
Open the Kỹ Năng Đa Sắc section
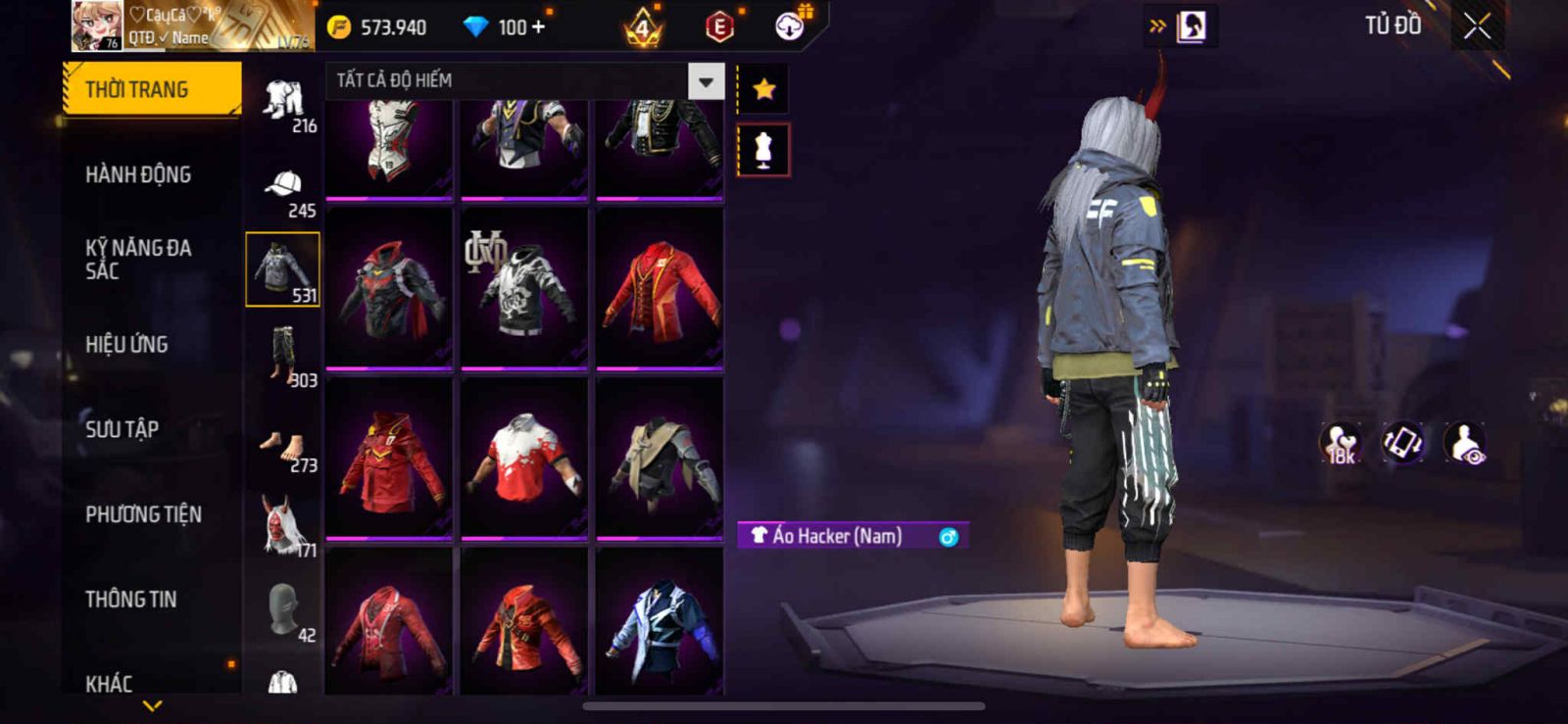[x=138, y=260]
